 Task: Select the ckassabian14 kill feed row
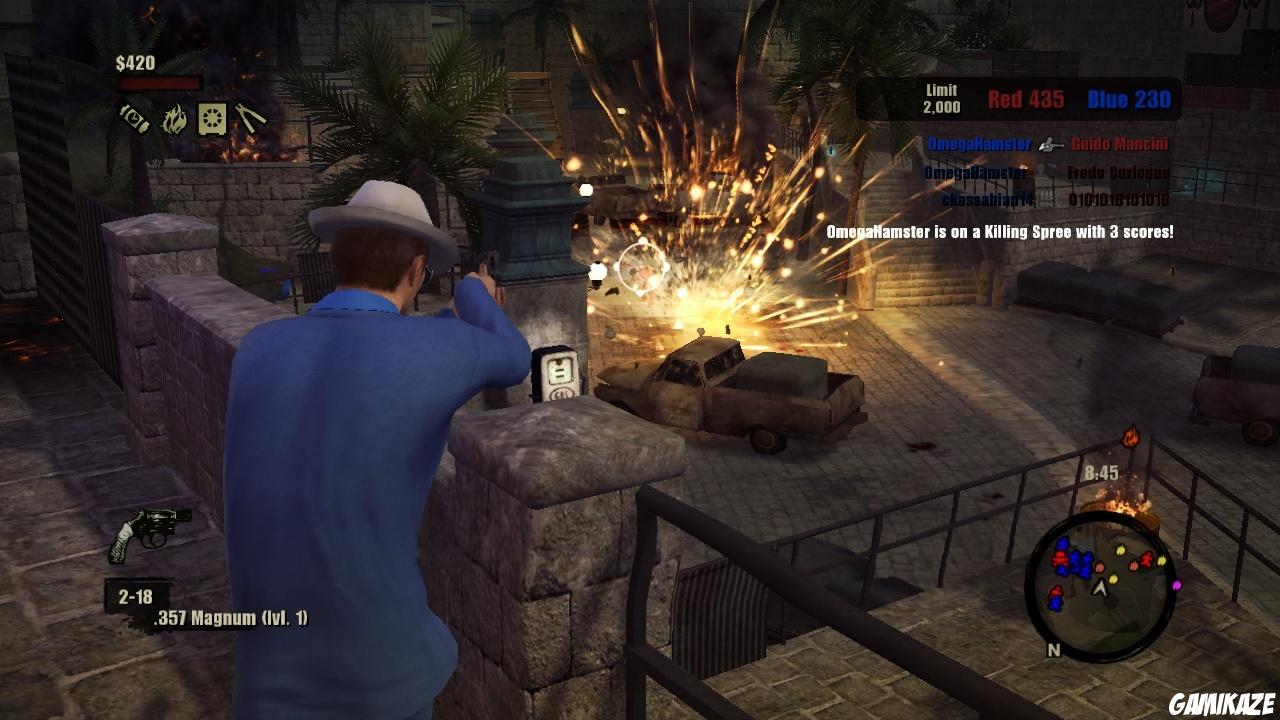(1055, 199)
